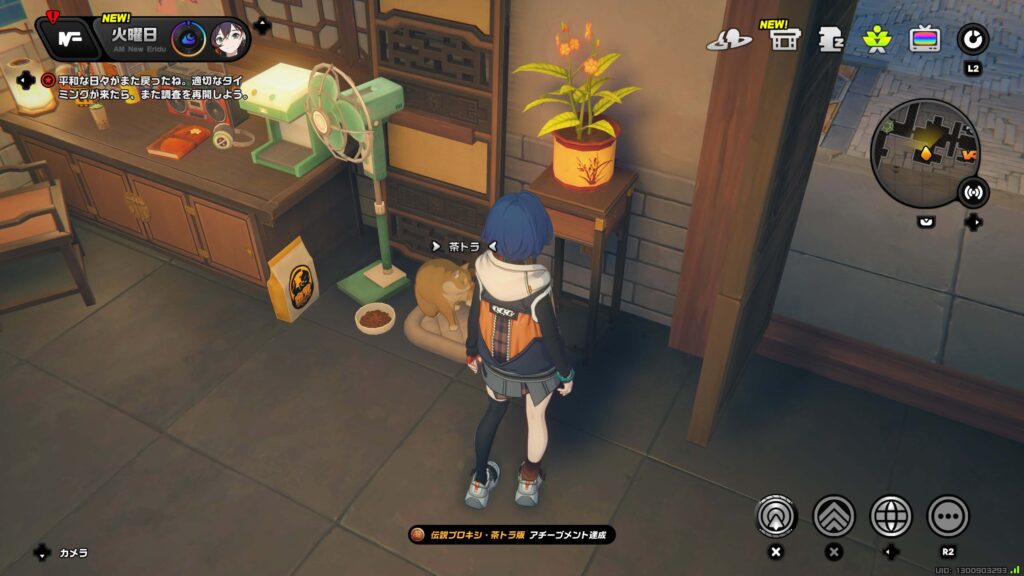This screenshot has width=1024, height=576.
Task: Open the three-dots more options button
Action: click(948, 516)
